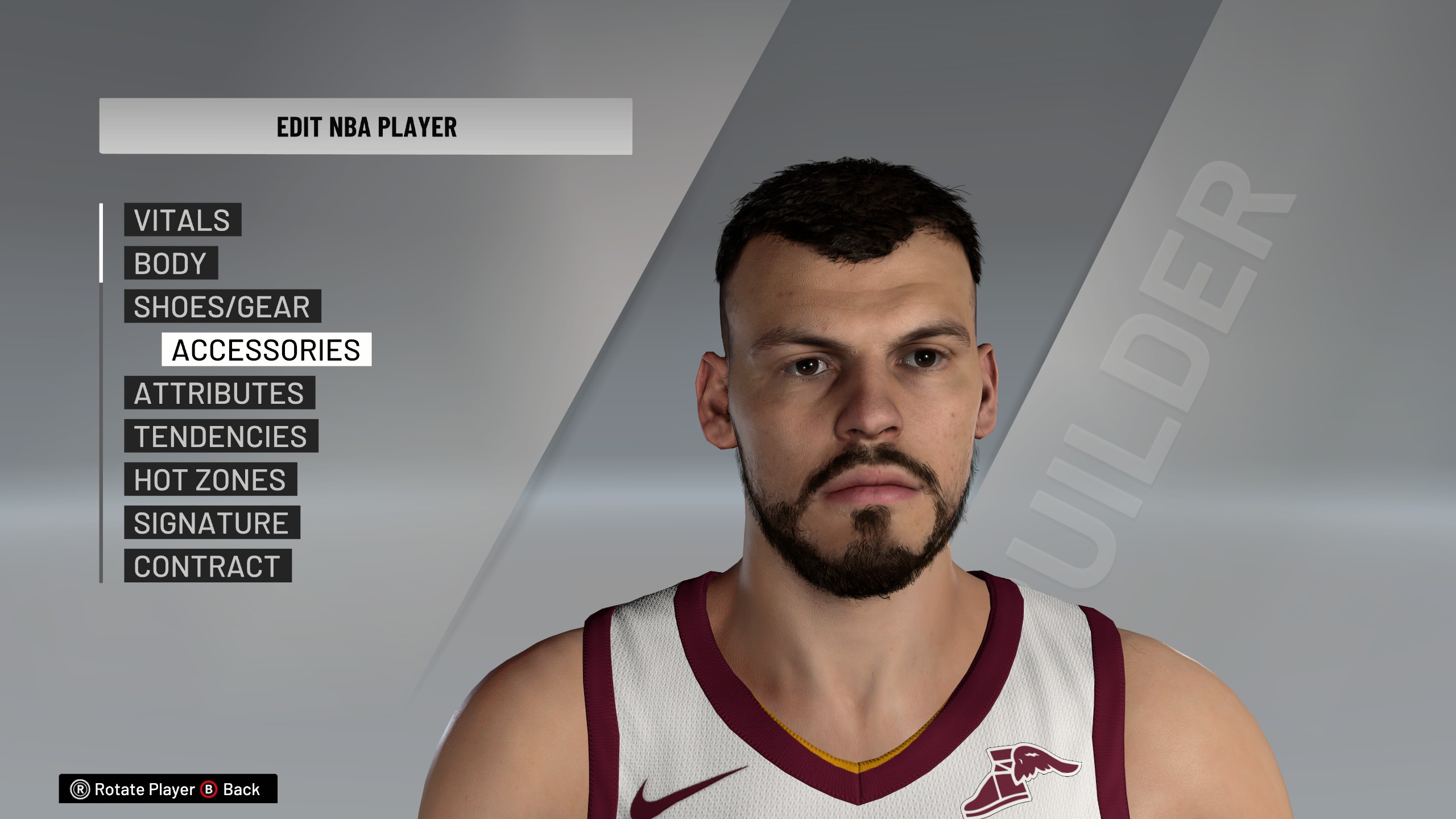The image size is (1456, 819).
Task: Open the Hot Zones menu
Action: 210,479
